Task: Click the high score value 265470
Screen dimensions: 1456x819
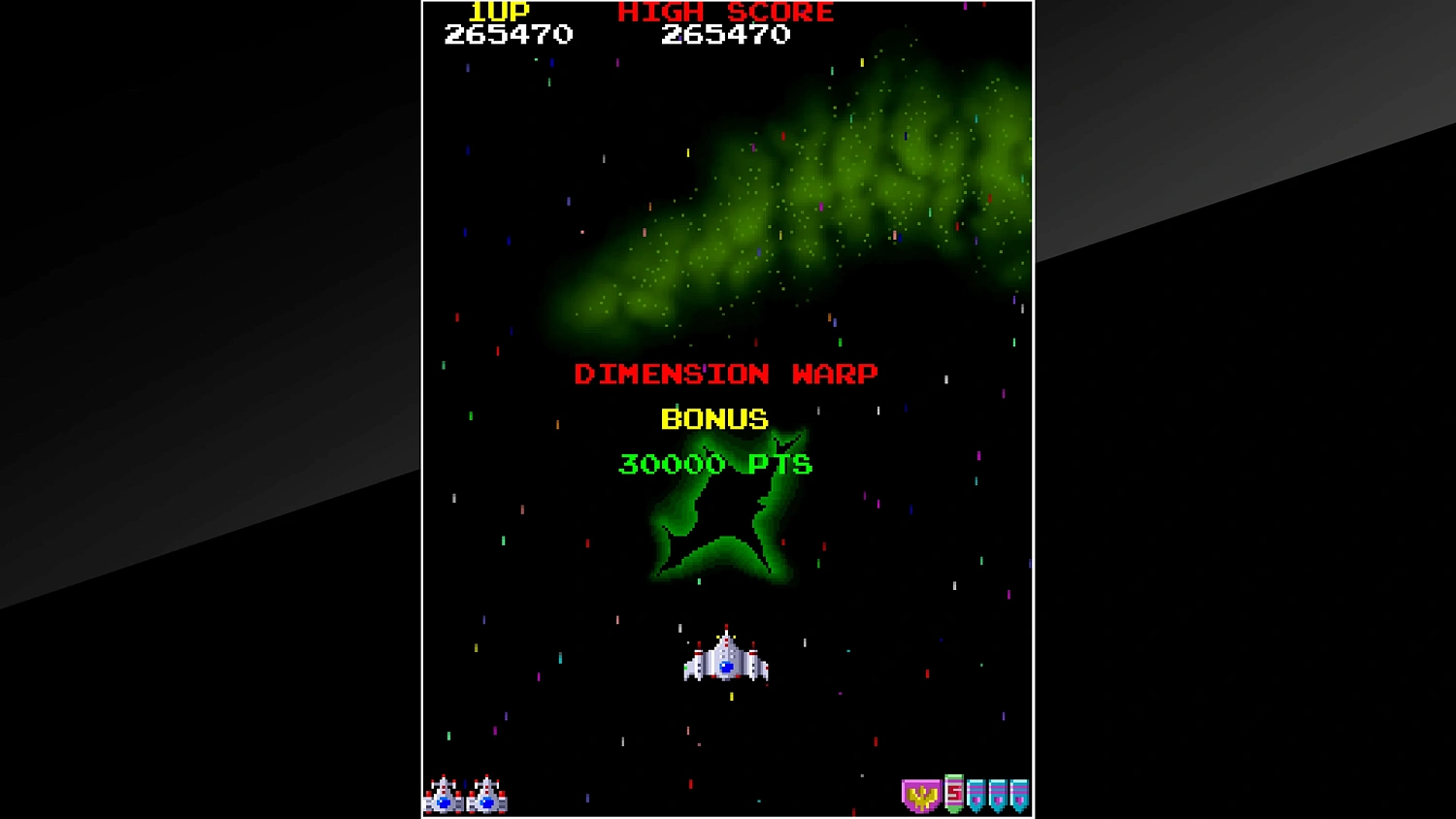Action: 726,36
